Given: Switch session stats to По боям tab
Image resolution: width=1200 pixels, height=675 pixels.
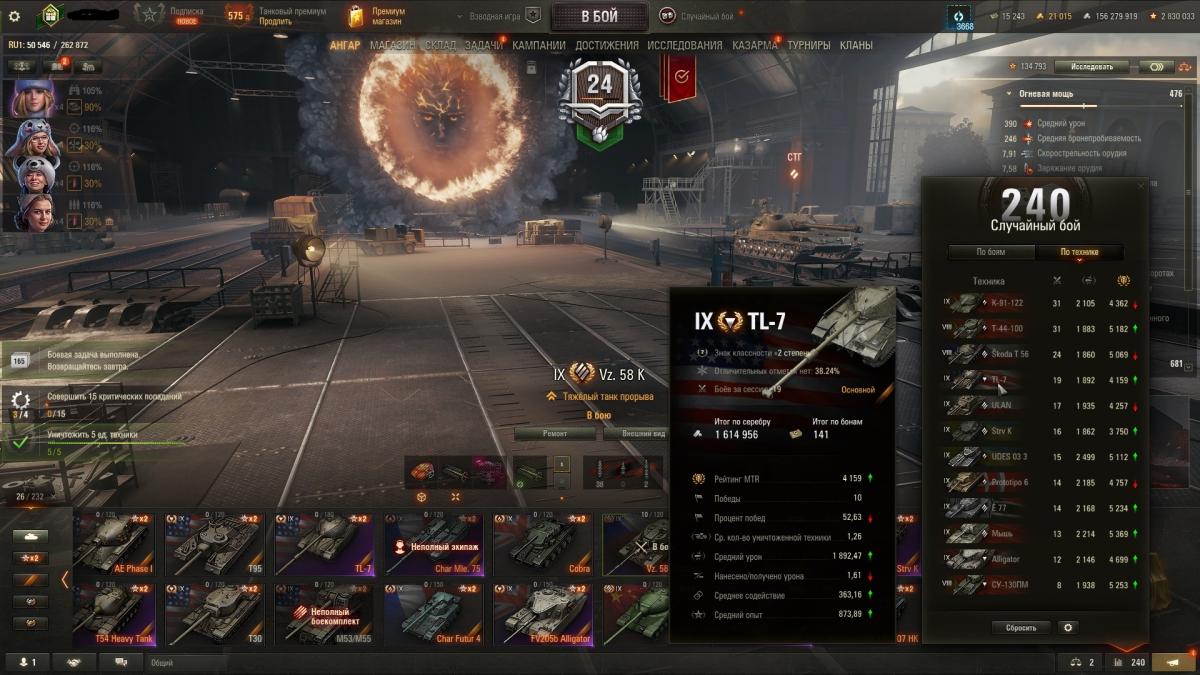Looking at the screenshot, I should coord(990,252).
